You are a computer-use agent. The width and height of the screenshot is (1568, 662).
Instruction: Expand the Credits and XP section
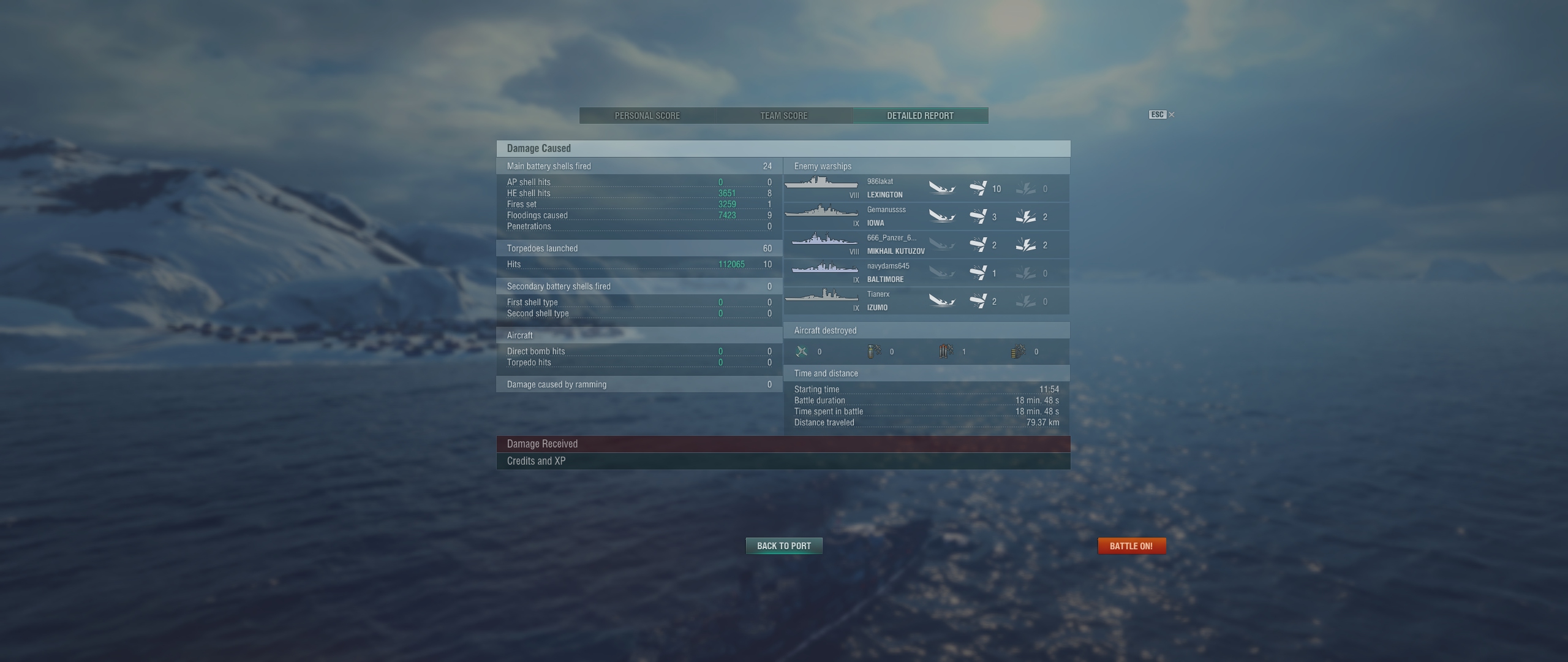(783, 461)
